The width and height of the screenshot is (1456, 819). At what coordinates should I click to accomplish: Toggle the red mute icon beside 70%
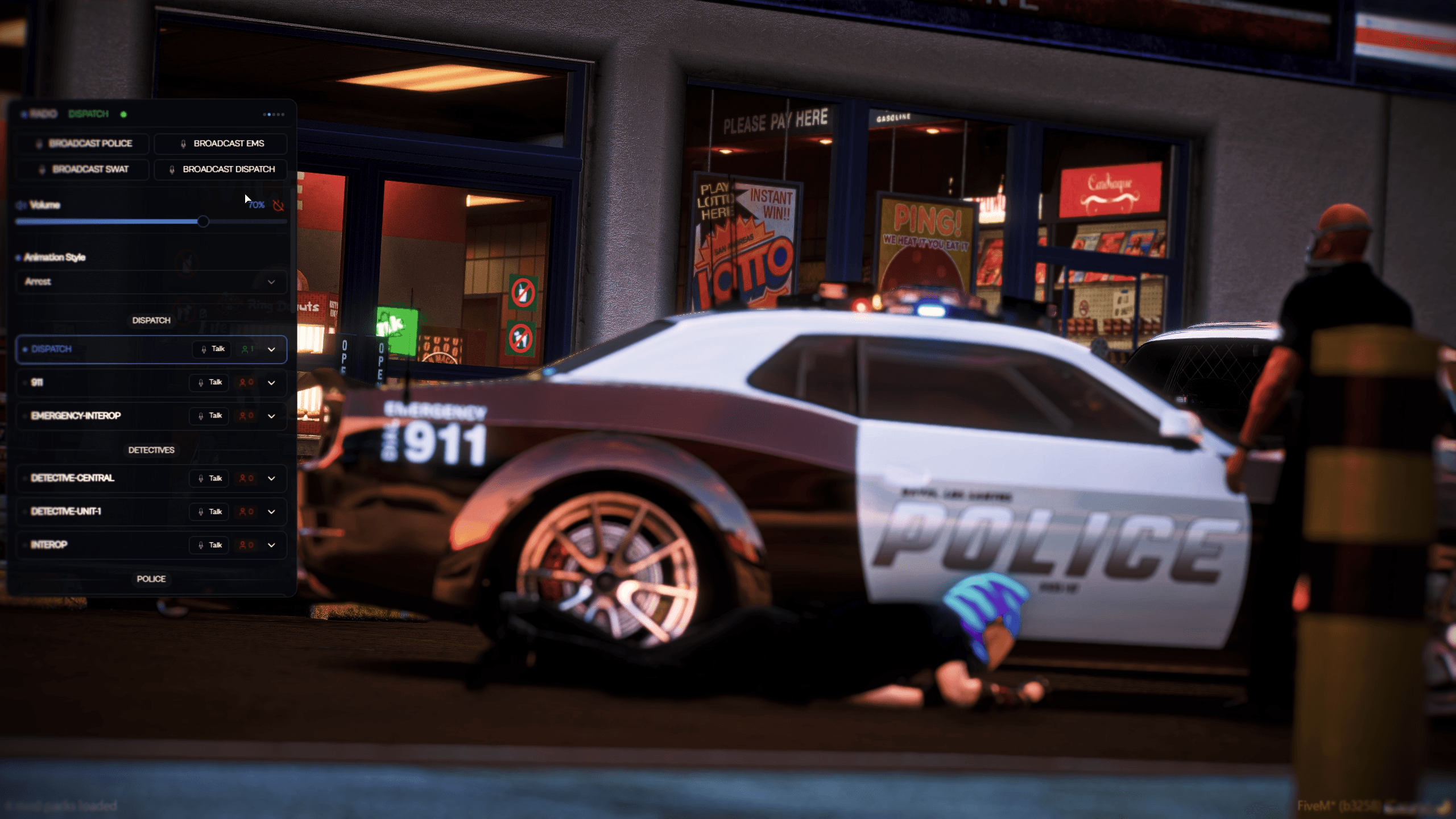click(279, 205)
